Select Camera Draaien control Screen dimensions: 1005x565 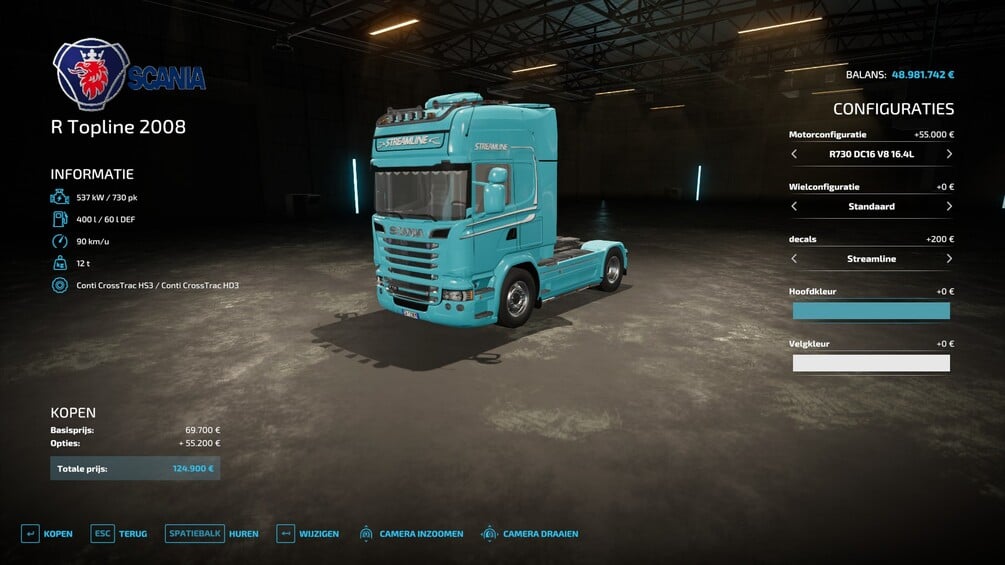tap(530, 534)
